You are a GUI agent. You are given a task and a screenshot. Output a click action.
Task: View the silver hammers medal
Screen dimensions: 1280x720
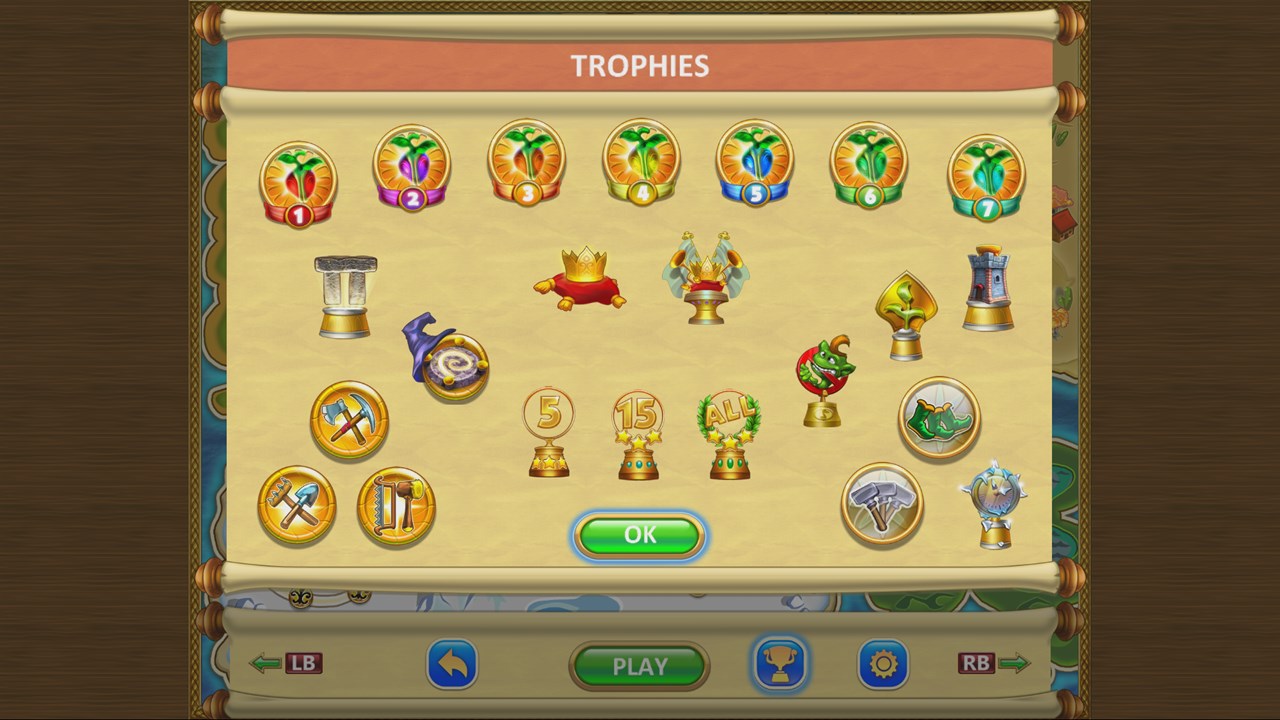882,503
